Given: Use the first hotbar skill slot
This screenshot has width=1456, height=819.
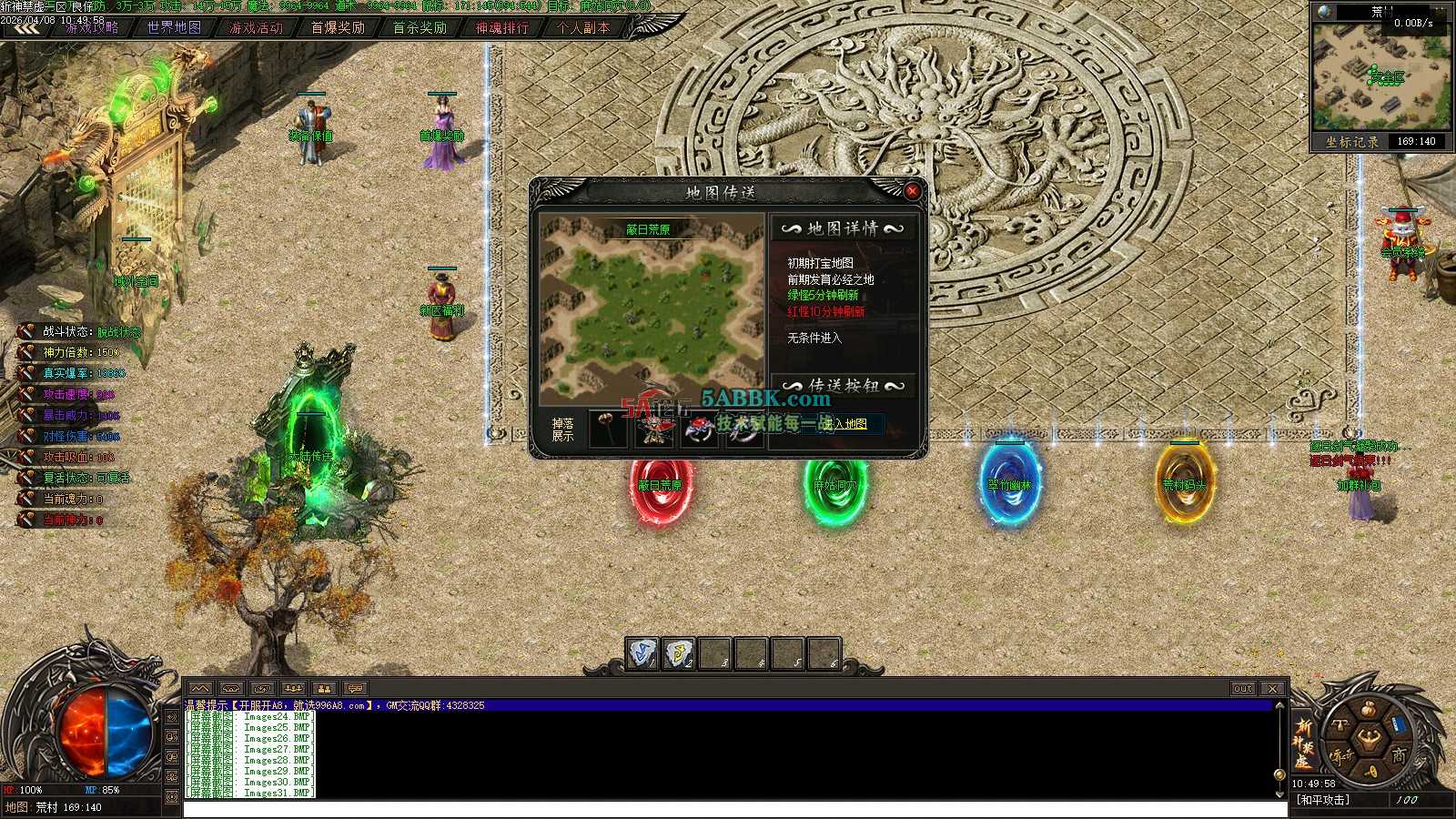Looking at the screenshot, I should pos(642,653).
